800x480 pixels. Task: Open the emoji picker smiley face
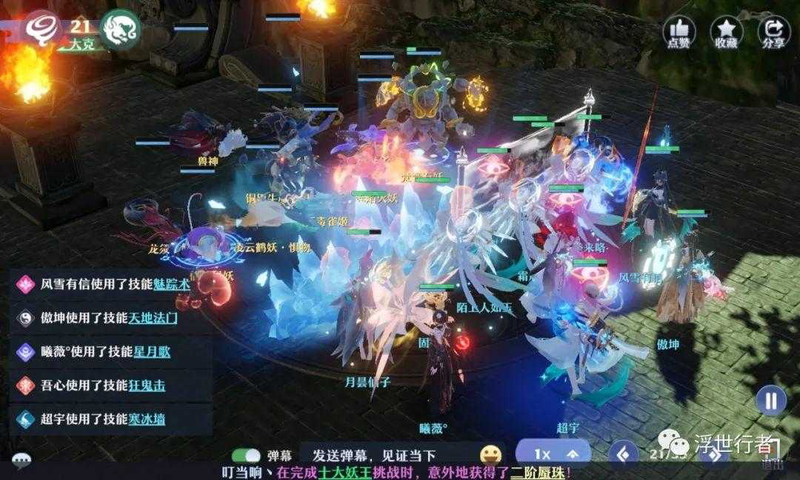(490, 455)
